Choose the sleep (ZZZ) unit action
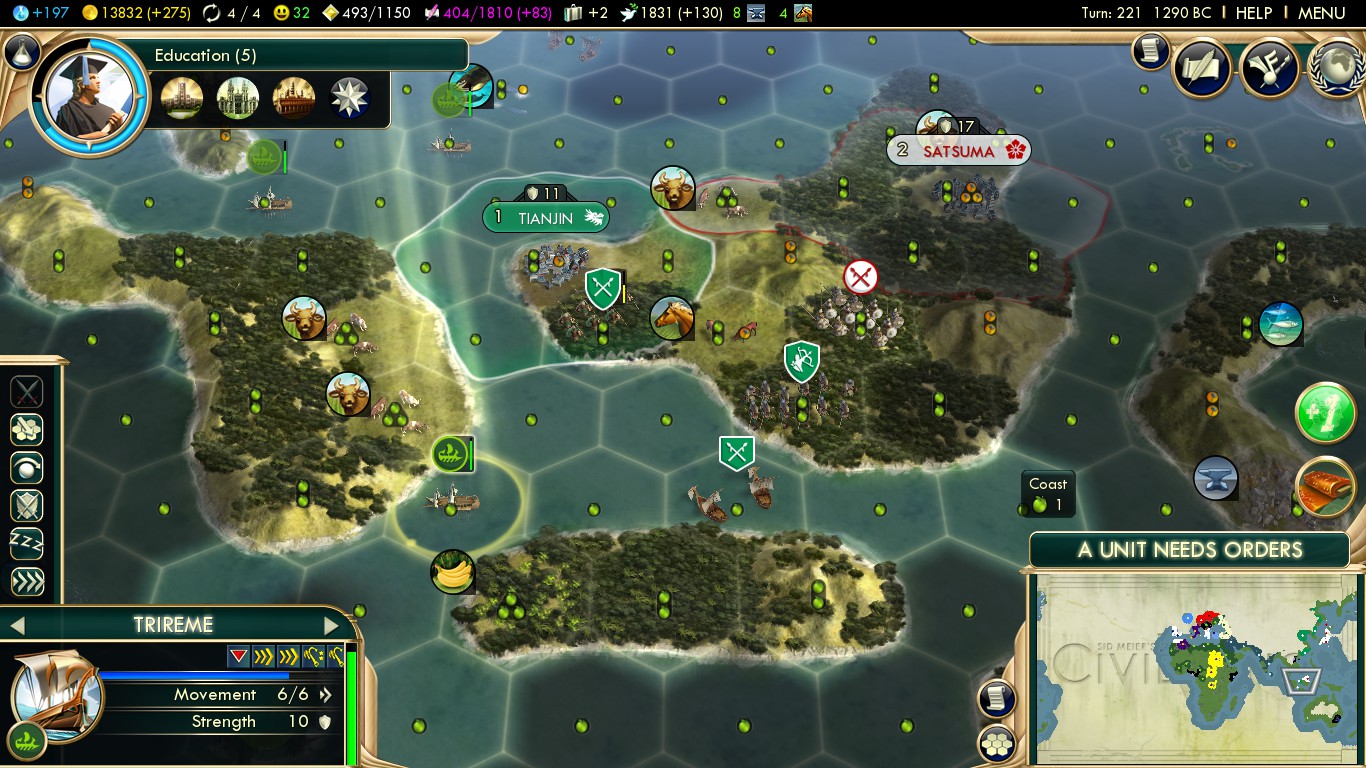Image resolution: width=1366 pixels, height=768 pixels. [27, 544]
